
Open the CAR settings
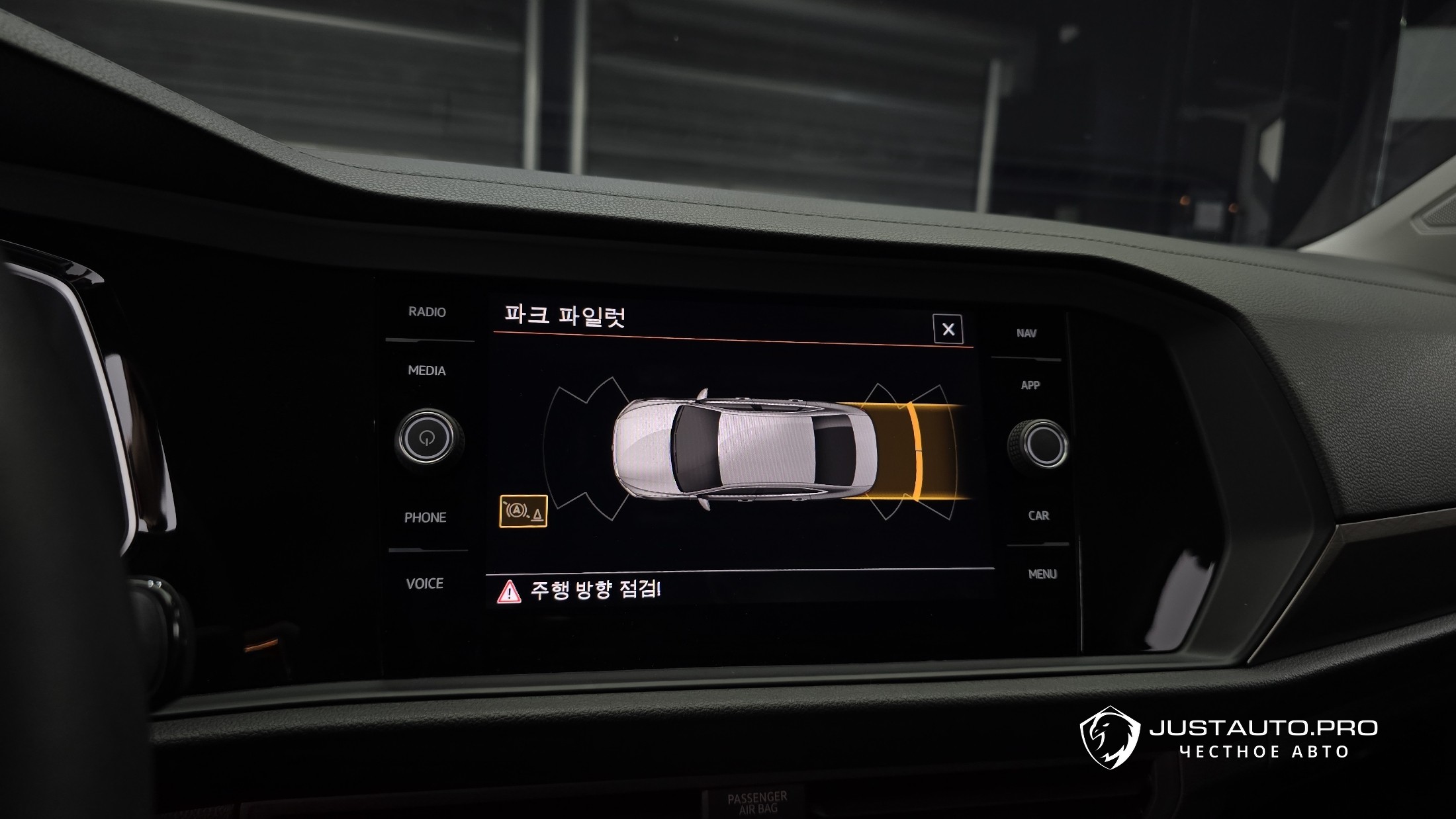pyautogui.click(x=1038, y=515)
